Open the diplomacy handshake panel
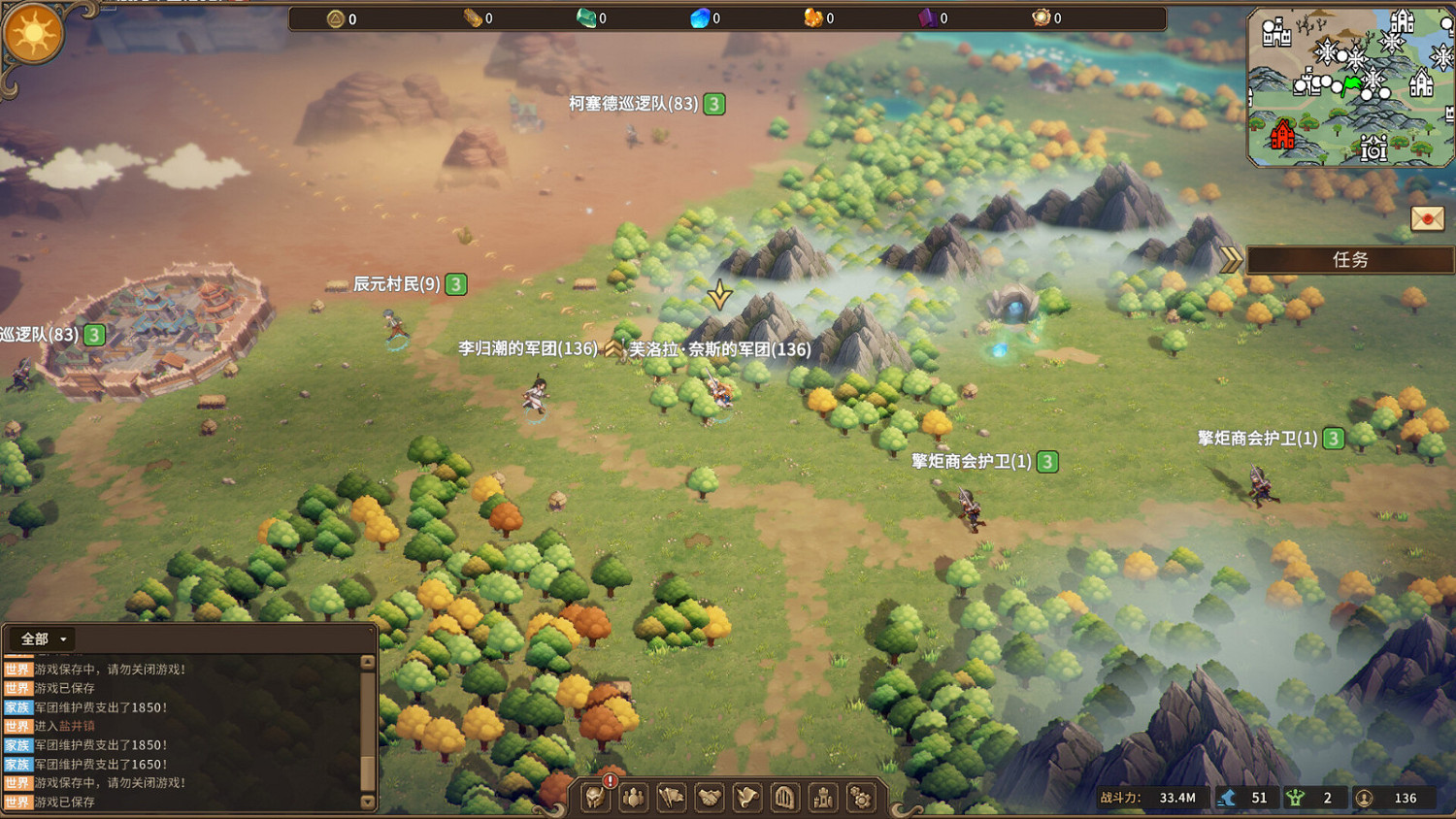Screen dimensions: 1456x819 [709, 798]
